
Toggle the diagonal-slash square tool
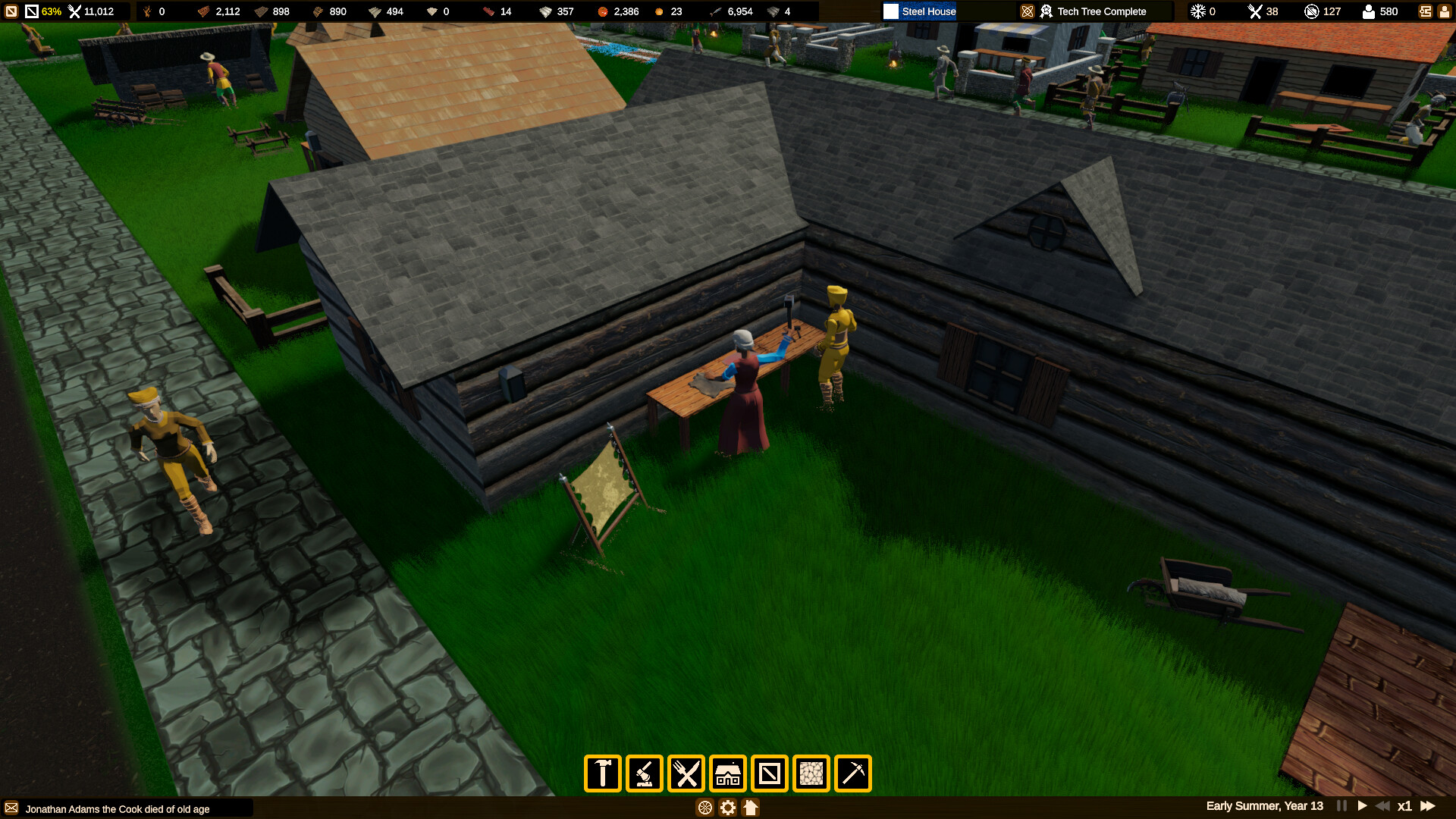pyautogui.click(x=770, y=773)
